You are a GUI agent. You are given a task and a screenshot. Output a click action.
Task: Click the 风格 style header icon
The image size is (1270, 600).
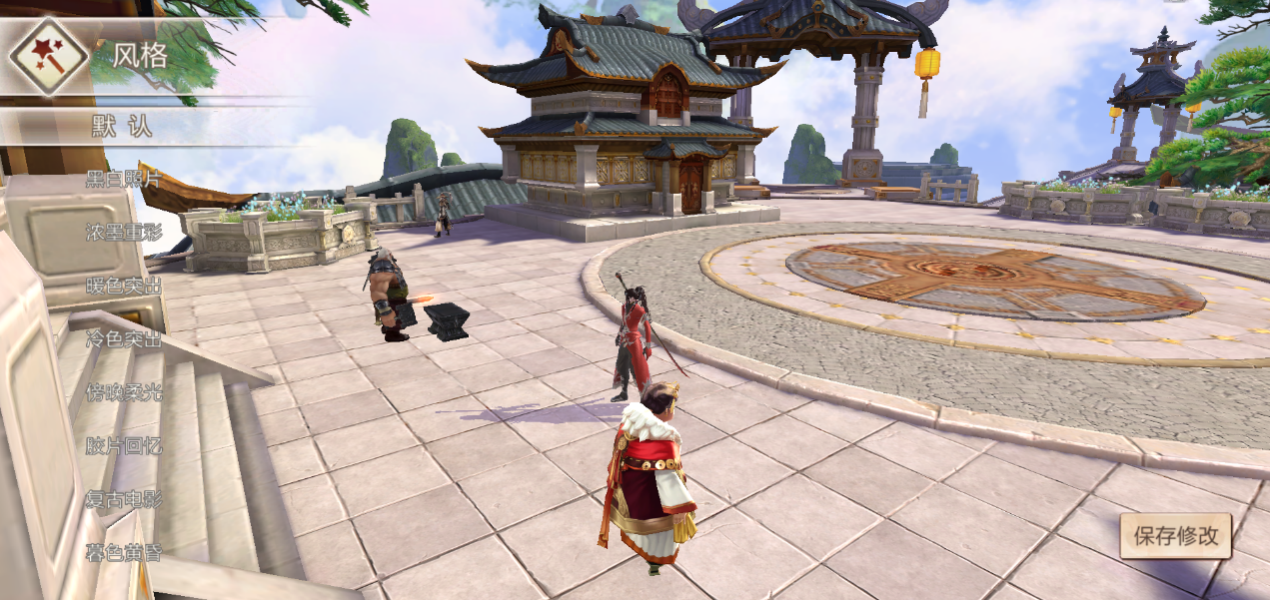(48, 56)
